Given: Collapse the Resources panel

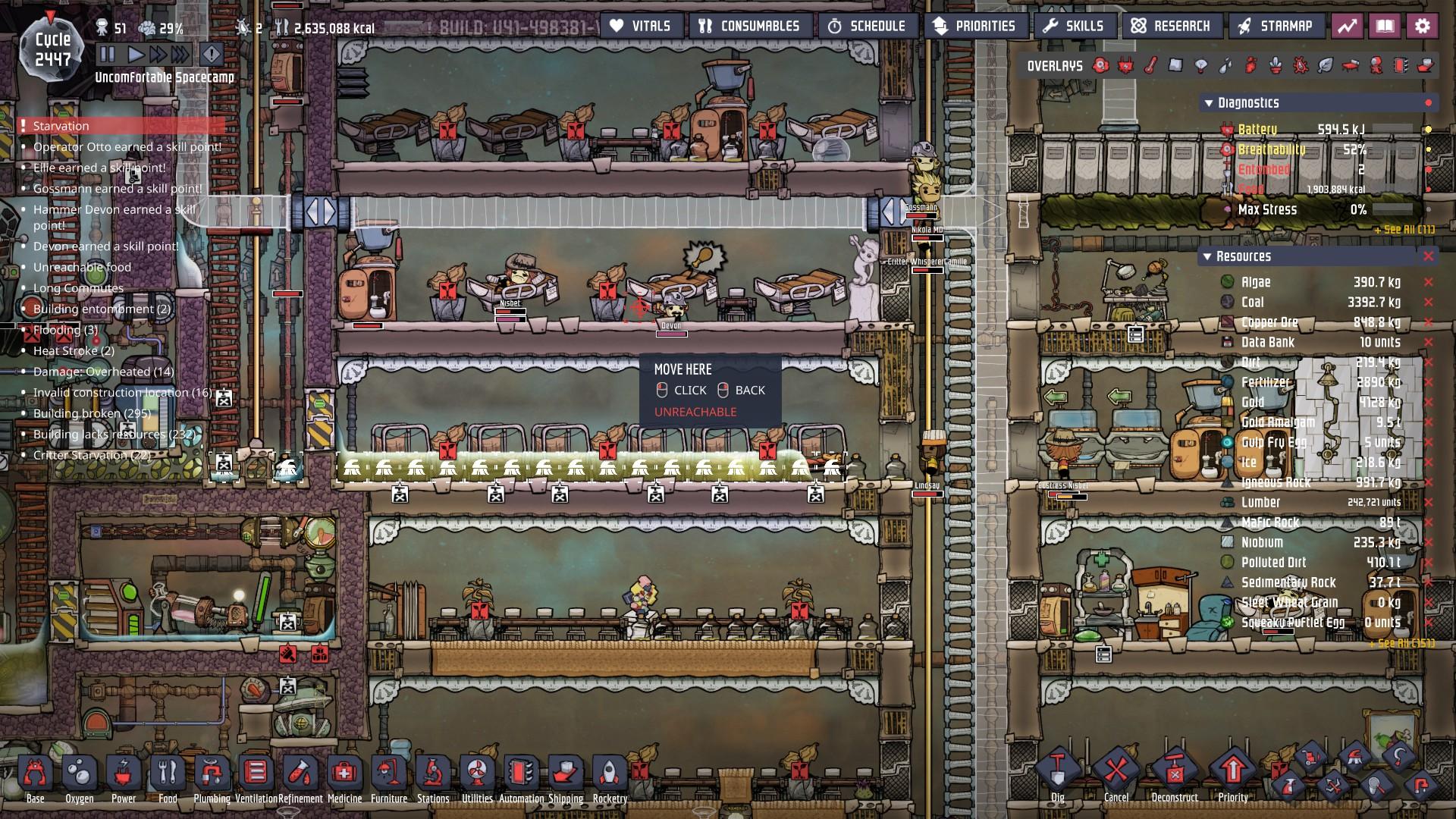Looking at the screenshot, I should pyautogui.click(x=1207, y=256).
